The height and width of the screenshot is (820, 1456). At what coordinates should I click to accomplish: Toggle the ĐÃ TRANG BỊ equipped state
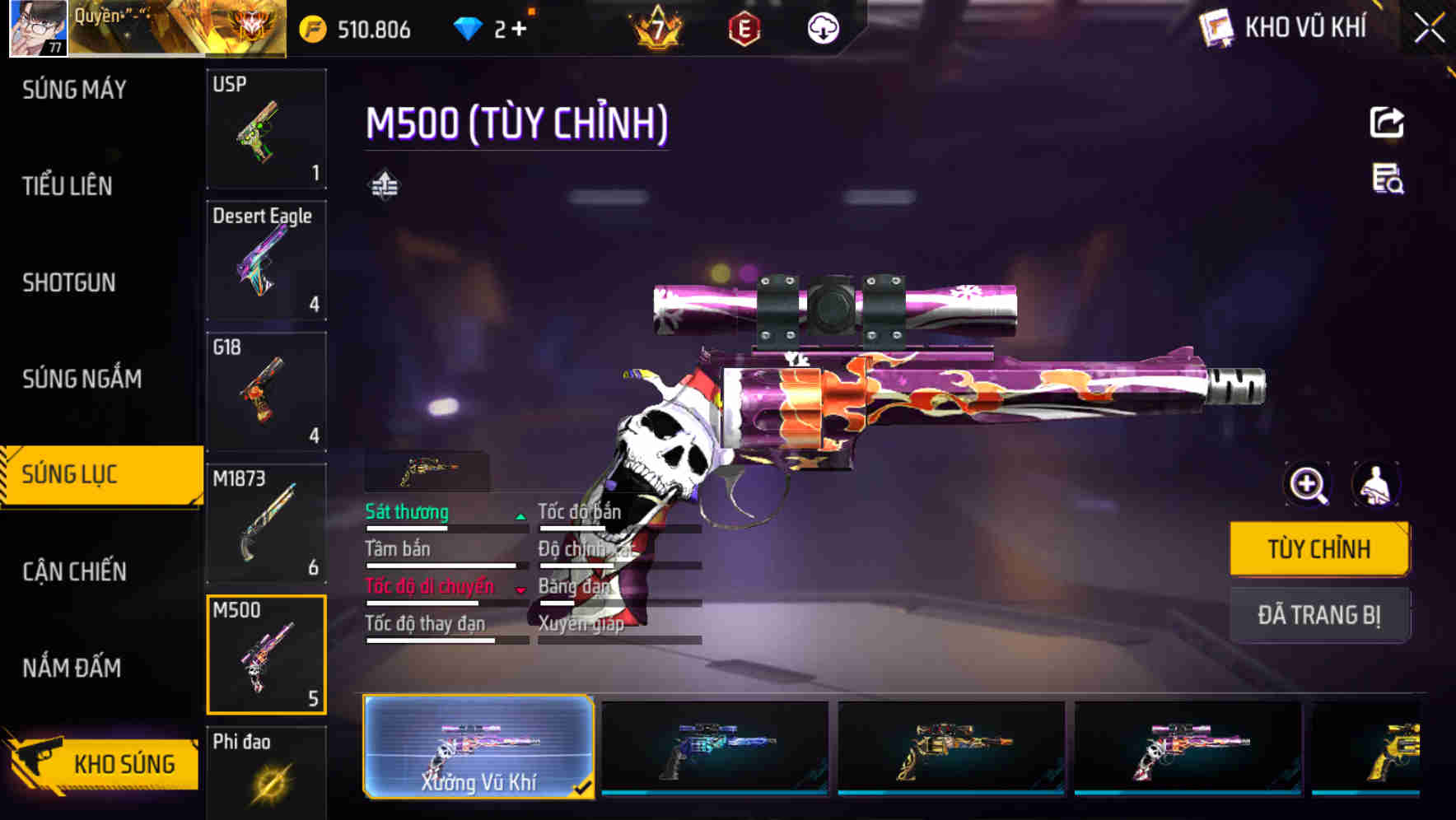click(1318, 614)
